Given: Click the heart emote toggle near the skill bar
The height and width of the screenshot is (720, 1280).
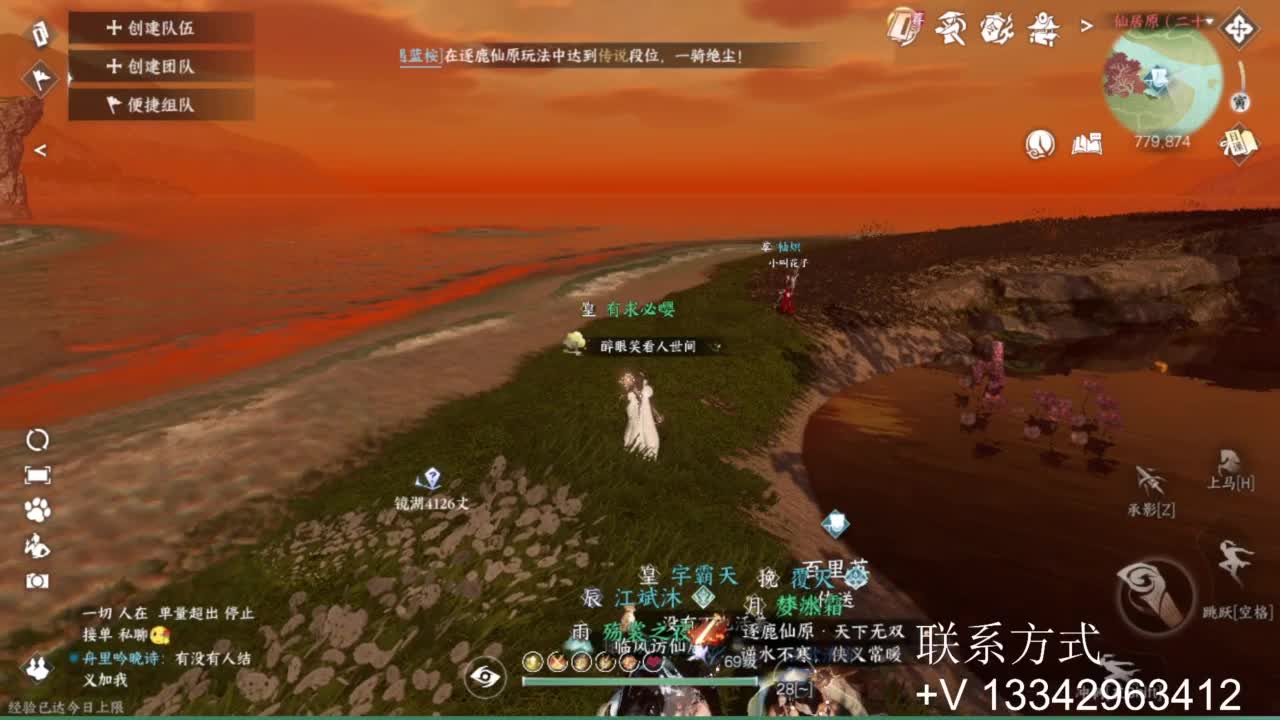Looking at the screenshot, I should (654, 662).
